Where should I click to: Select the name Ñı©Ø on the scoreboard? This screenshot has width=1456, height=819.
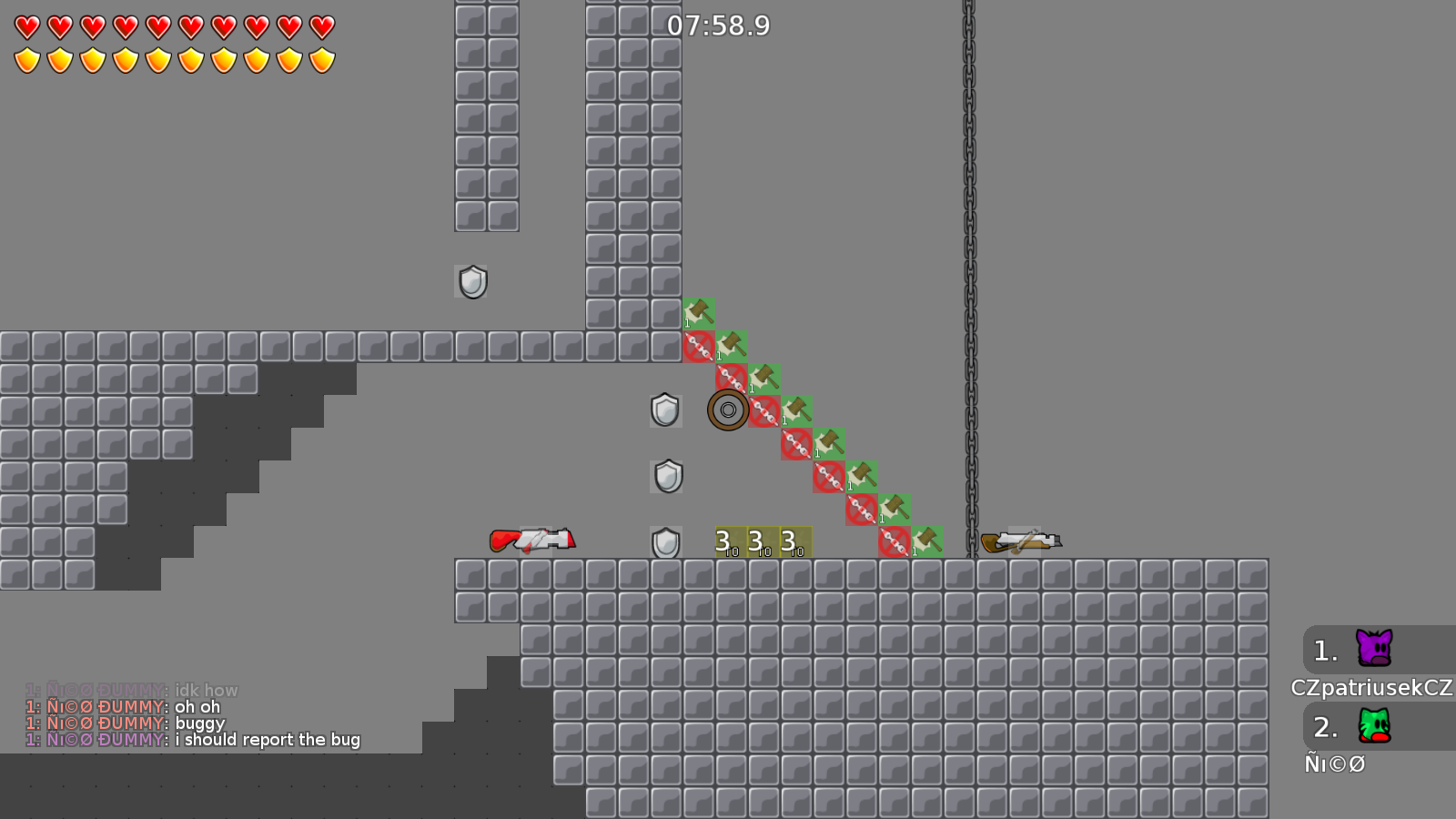tap(1336, 764)
